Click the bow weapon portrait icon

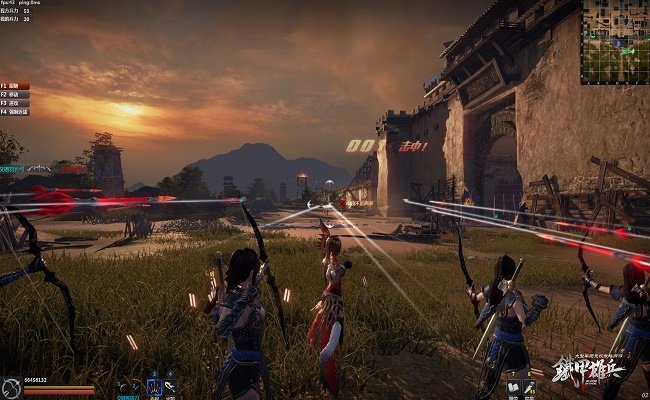(x=11, y=387)
